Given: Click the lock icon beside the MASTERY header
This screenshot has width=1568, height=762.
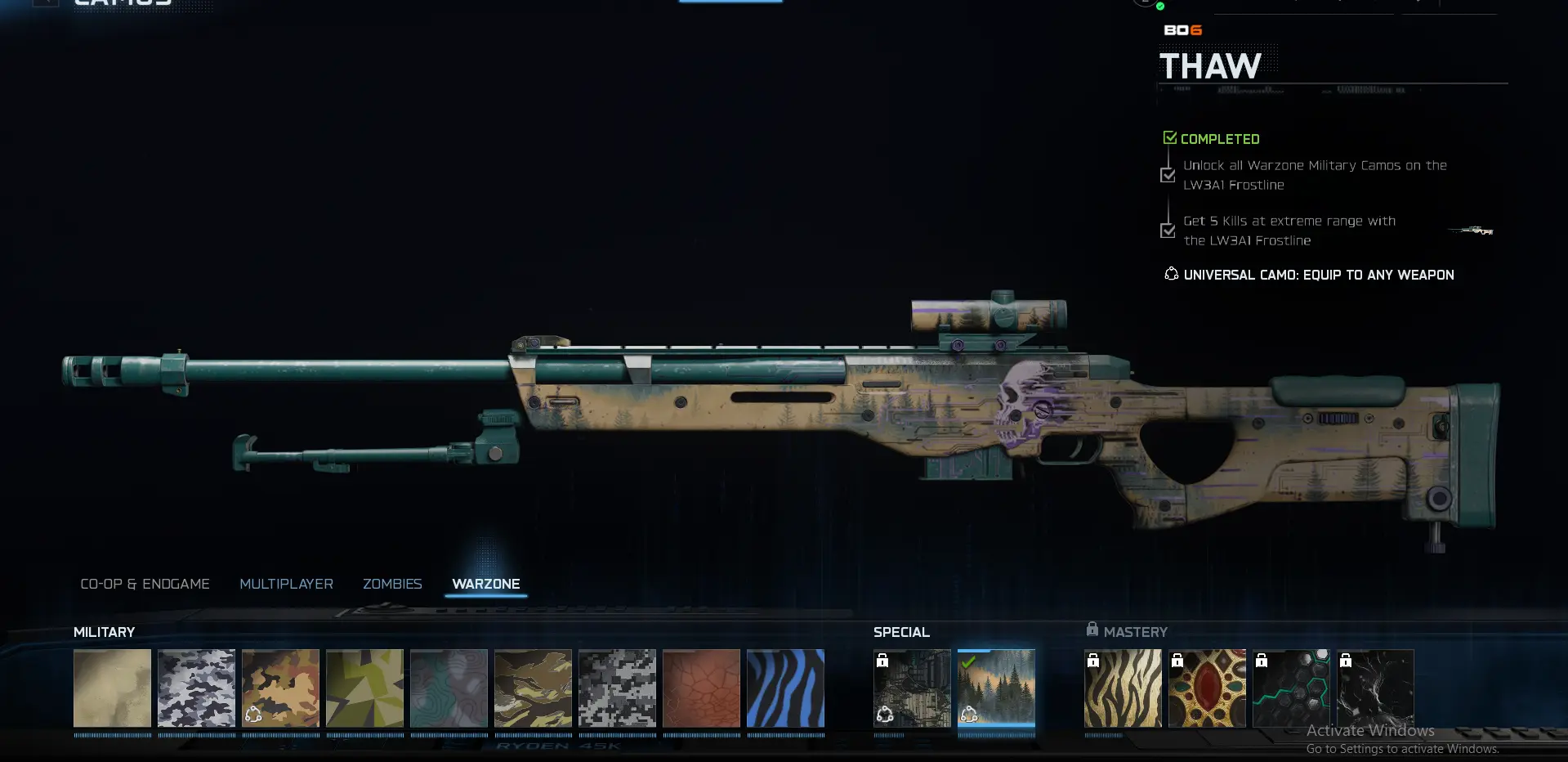Looking at the screenshot, I should click(1092, 629).
